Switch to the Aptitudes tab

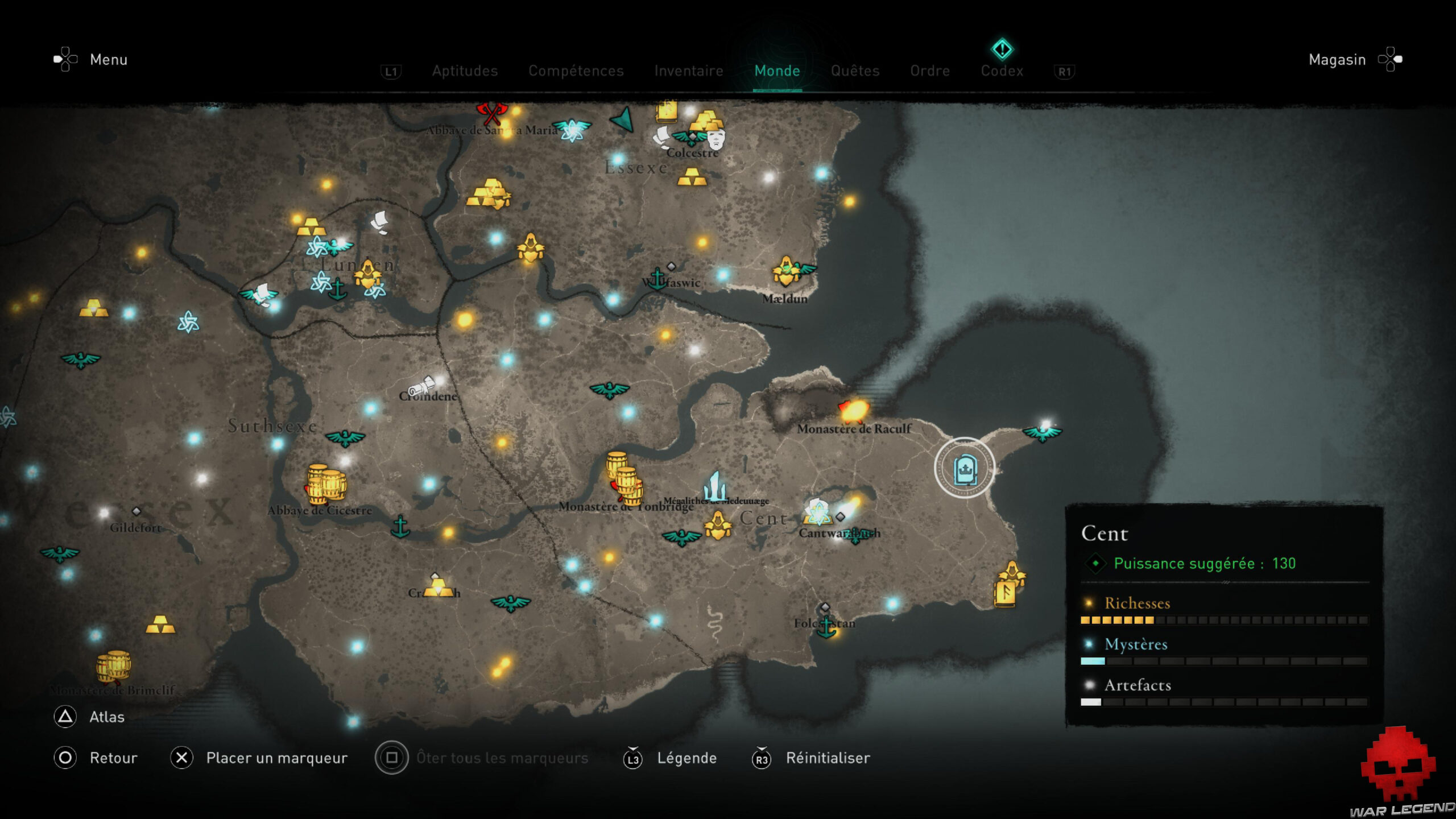pos(465,71)
